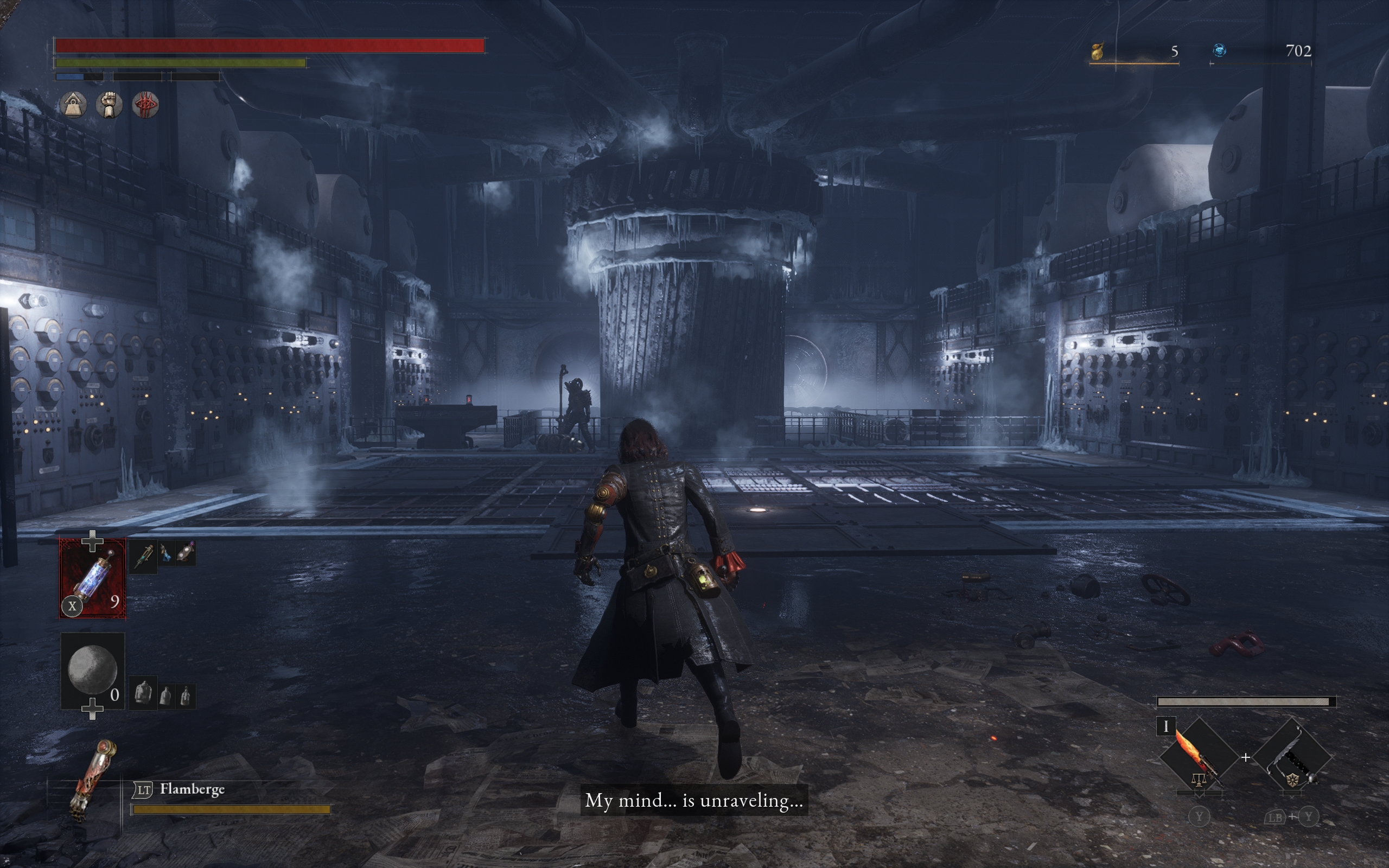Click the weight status buff icon
The image size is (1389, 868).
click(x=73, y=105)
